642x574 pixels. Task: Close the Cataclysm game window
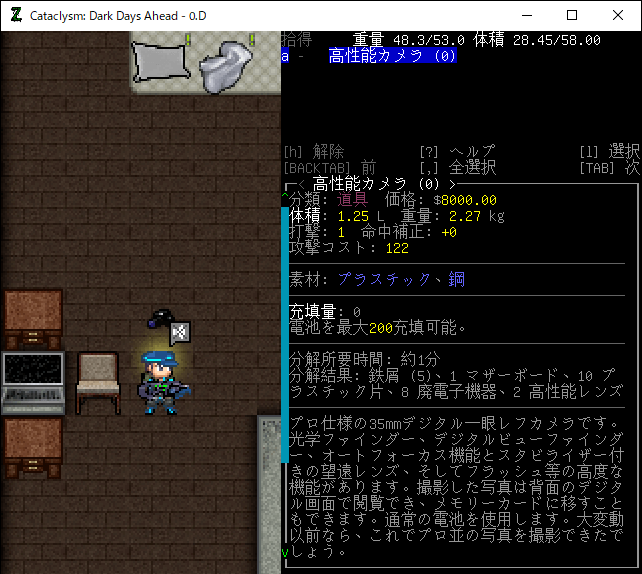coord(618,15)
